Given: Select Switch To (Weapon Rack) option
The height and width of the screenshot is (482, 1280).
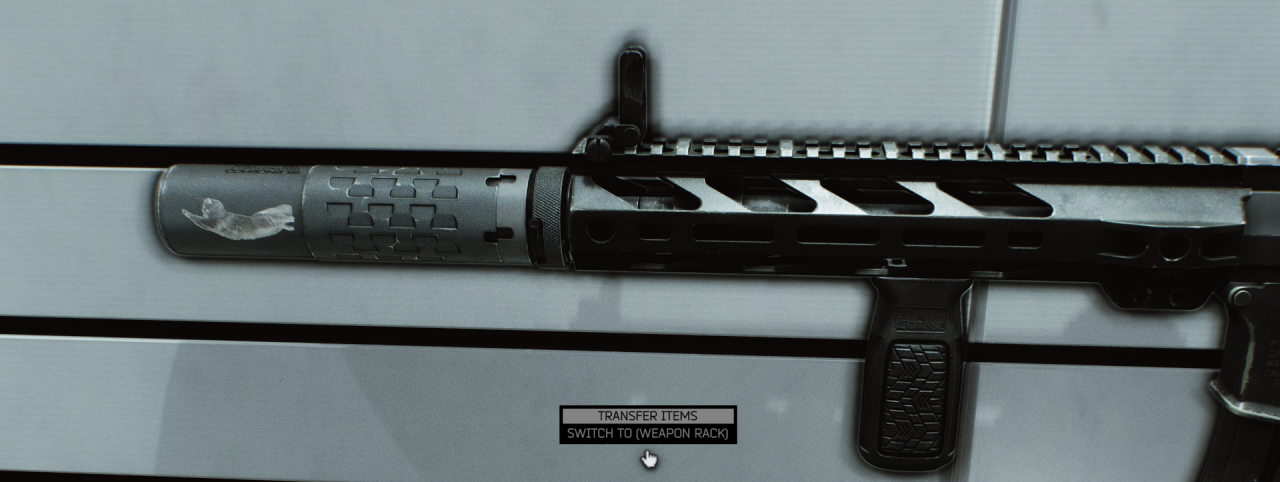Looking at the screenshot, I should (648, 434).
